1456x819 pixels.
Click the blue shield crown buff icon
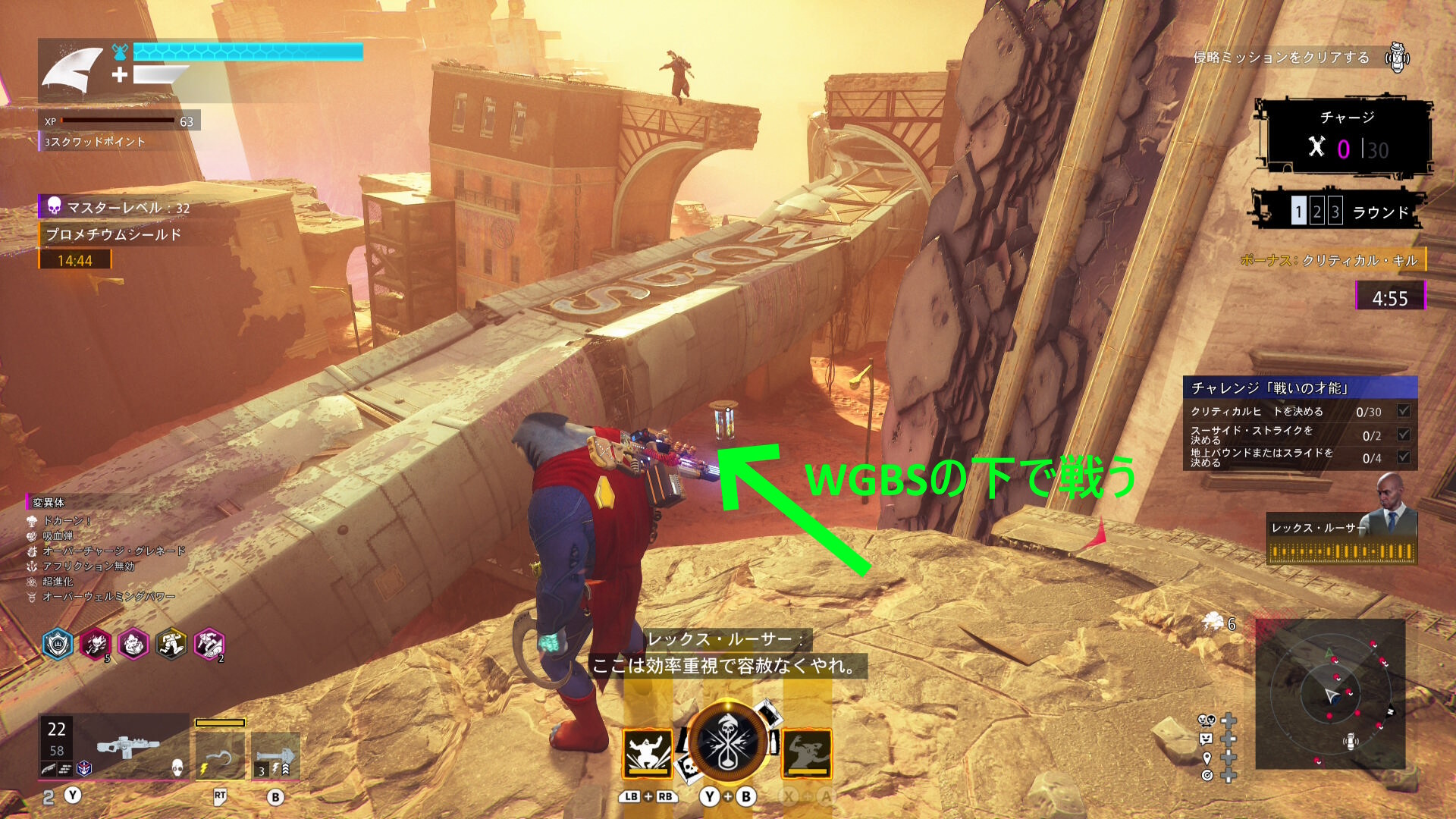[58, 645]
